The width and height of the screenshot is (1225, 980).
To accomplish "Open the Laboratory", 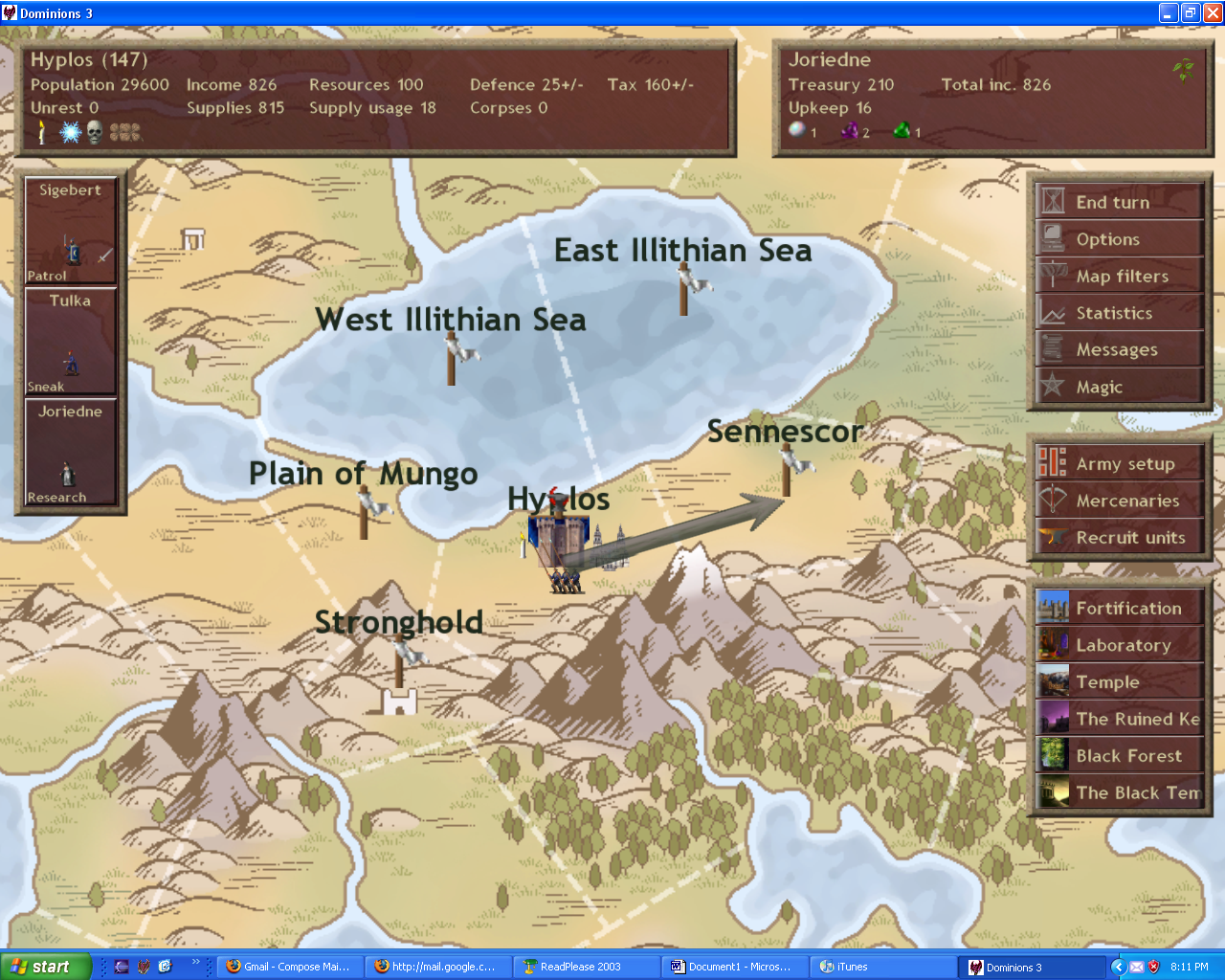I will click(1118, 645).
